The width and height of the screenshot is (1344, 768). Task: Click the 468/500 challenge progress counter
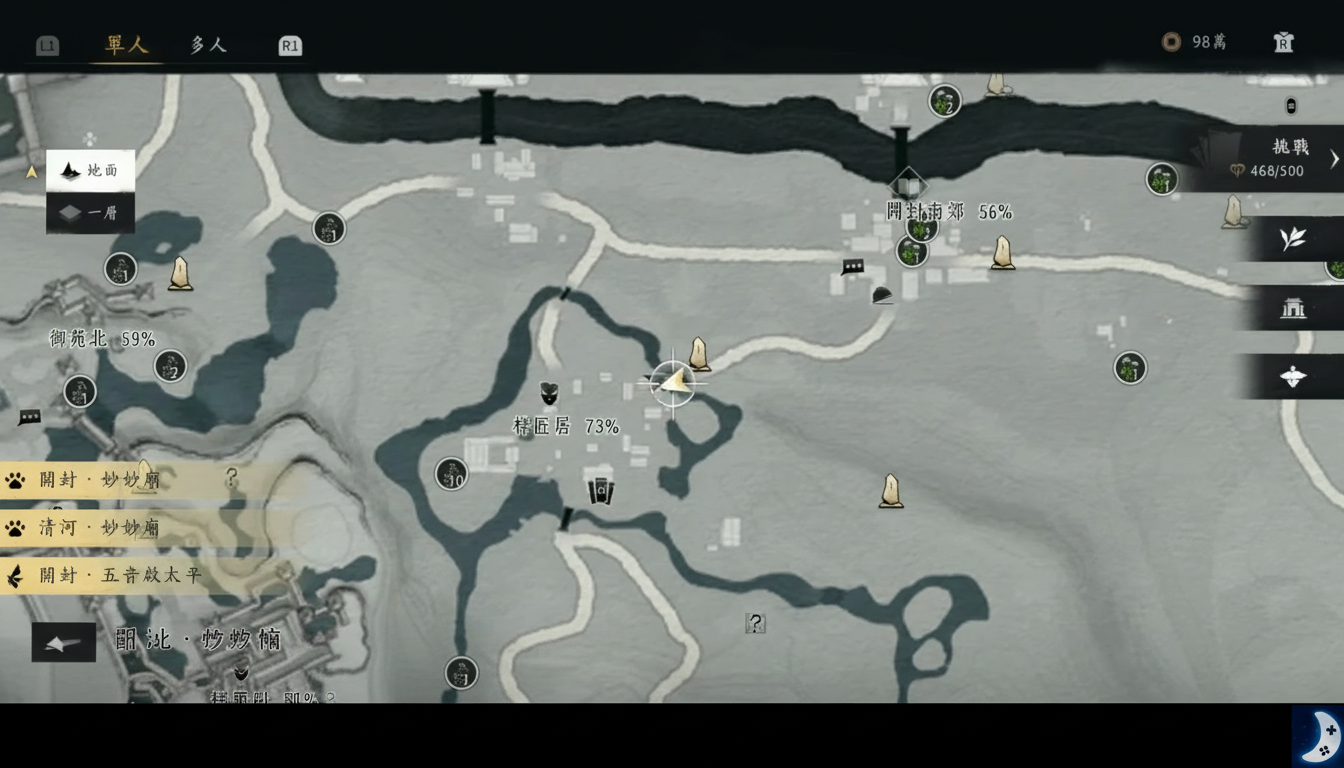click(1277, 171)
